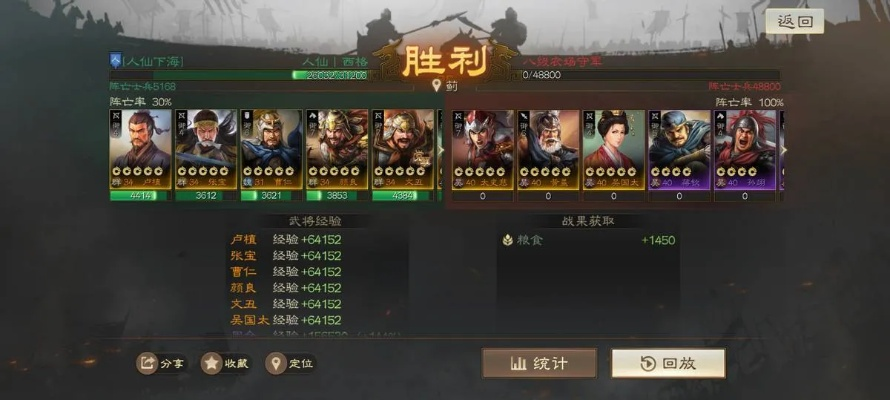Select the 卢植 hero card

click(x=140, y=148)
